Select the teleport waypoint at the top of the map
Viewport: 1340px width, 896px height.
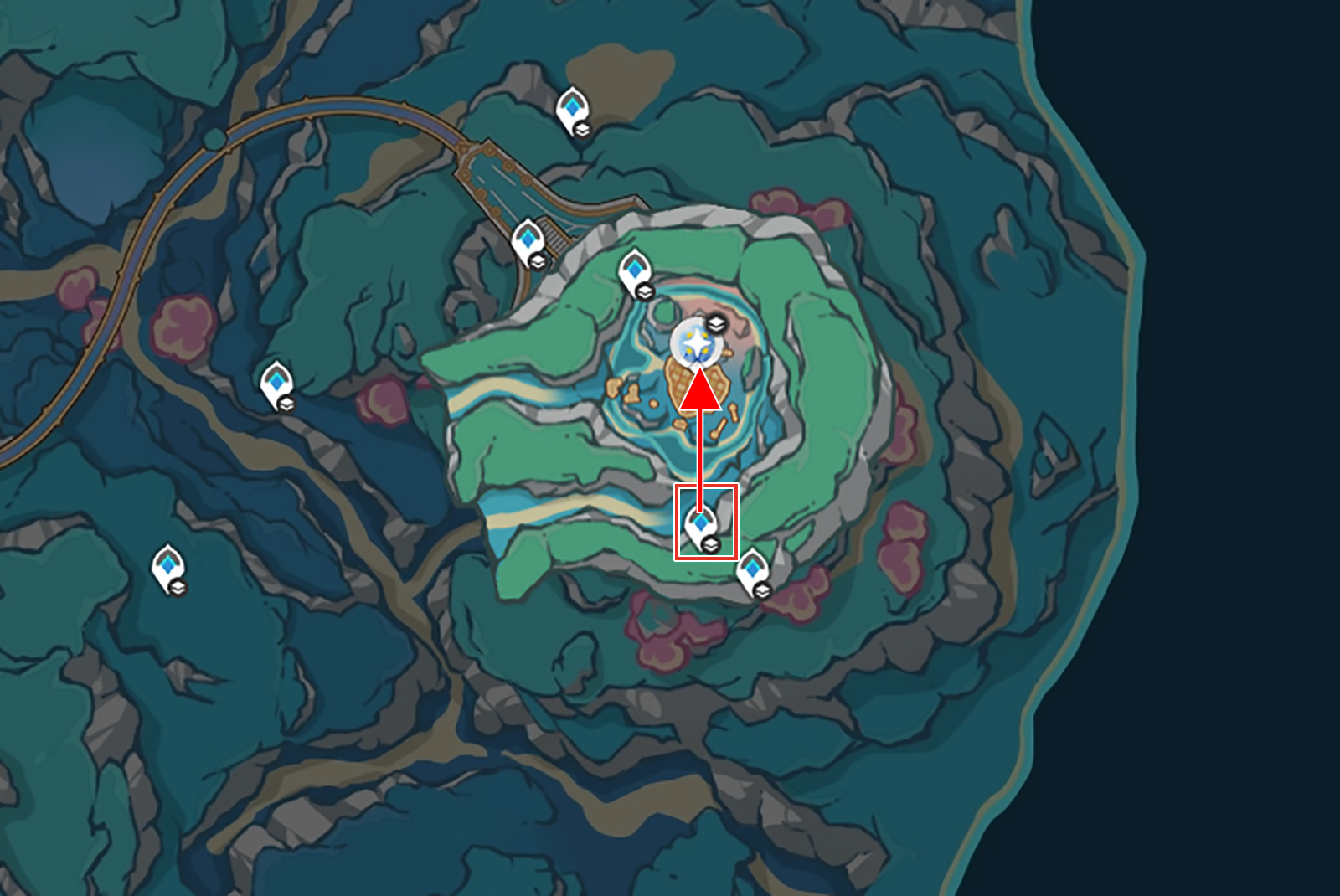point(574,107)
